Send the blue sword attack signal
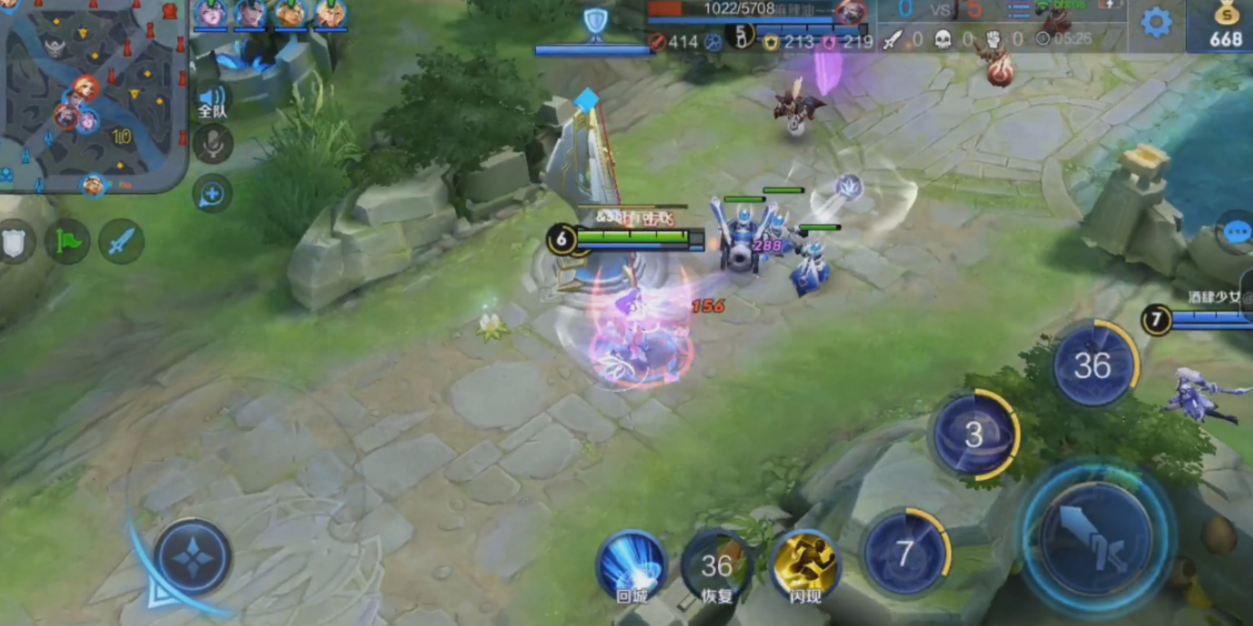The image size is (1253, 626). pos(121,241)
